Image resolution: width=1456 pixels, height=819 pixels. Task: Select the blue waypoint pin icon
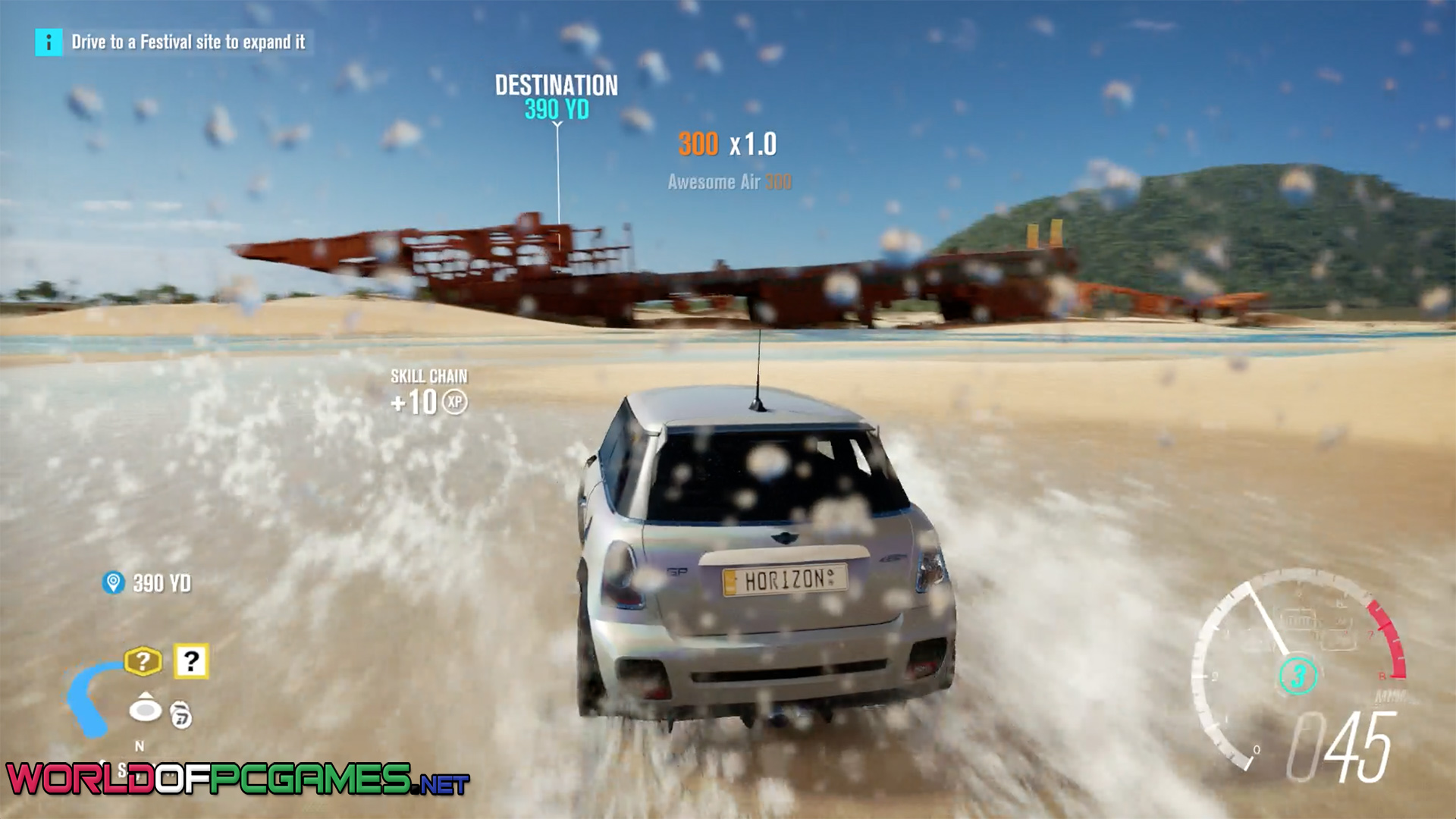click(x=113, y=582)
